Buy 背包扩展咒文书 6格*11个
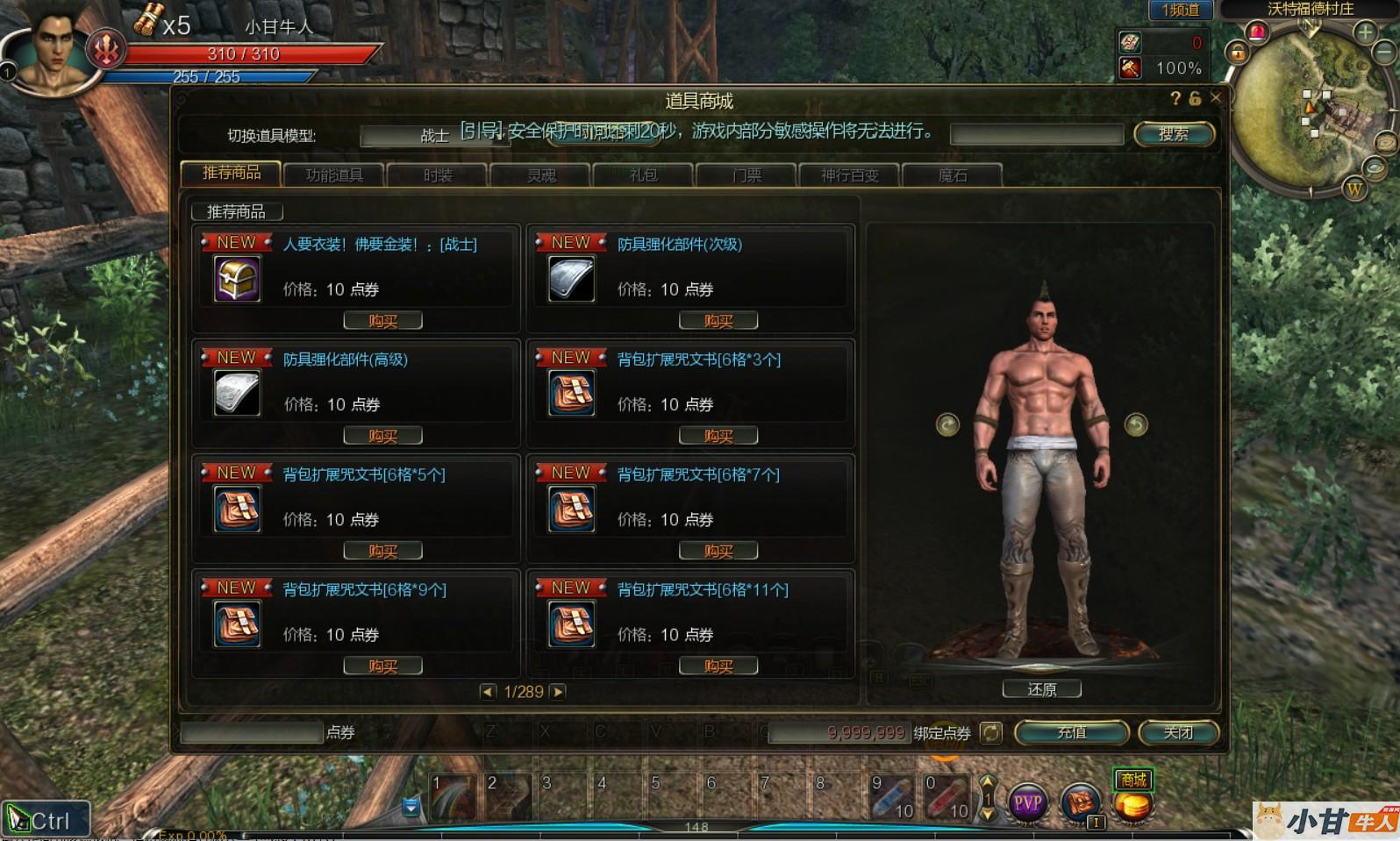This screenshot has height=841, width=1400. tap(718, 666)
